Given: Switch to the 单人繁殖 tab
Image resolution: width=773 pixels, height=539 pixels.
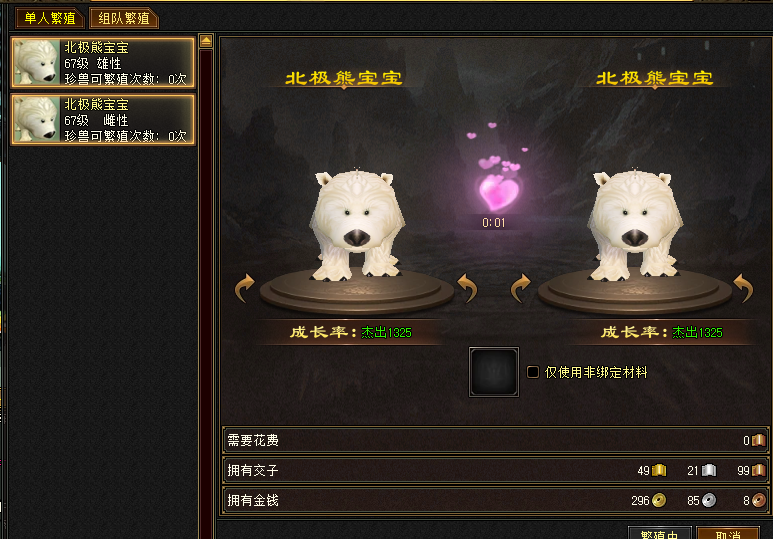Looking at the screenshot, I should [48, 18].
